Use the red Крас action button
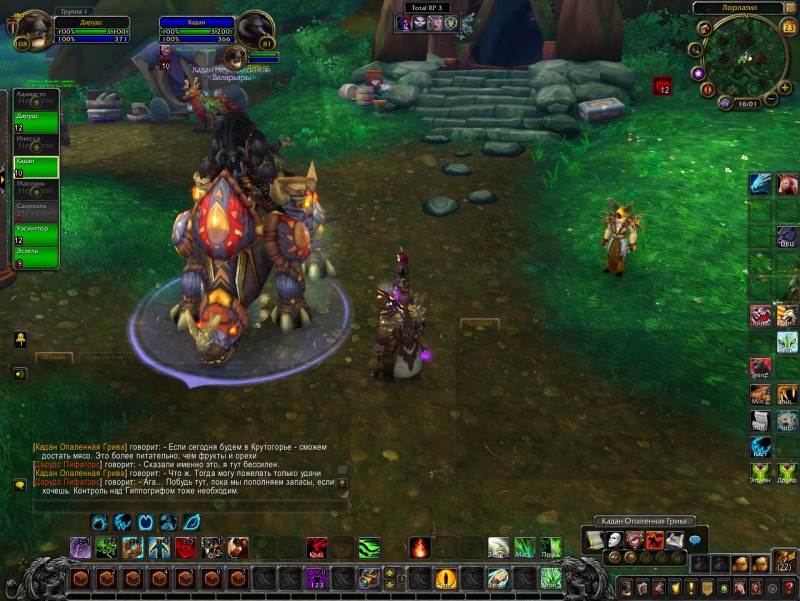Image resolution: width=800 pixels, height=601 pixels. tap(316, 548)
